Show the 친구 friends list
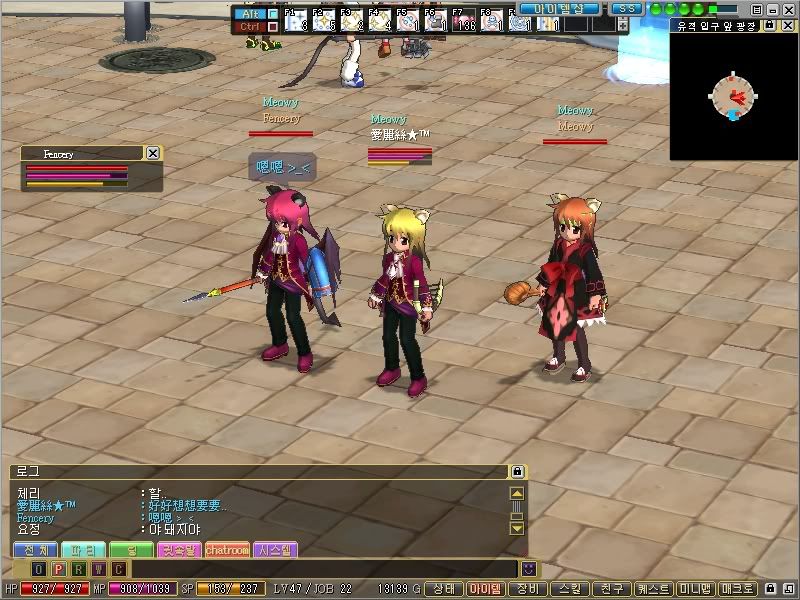This screenshot has height=600, width=800. (x=611, y=589)
